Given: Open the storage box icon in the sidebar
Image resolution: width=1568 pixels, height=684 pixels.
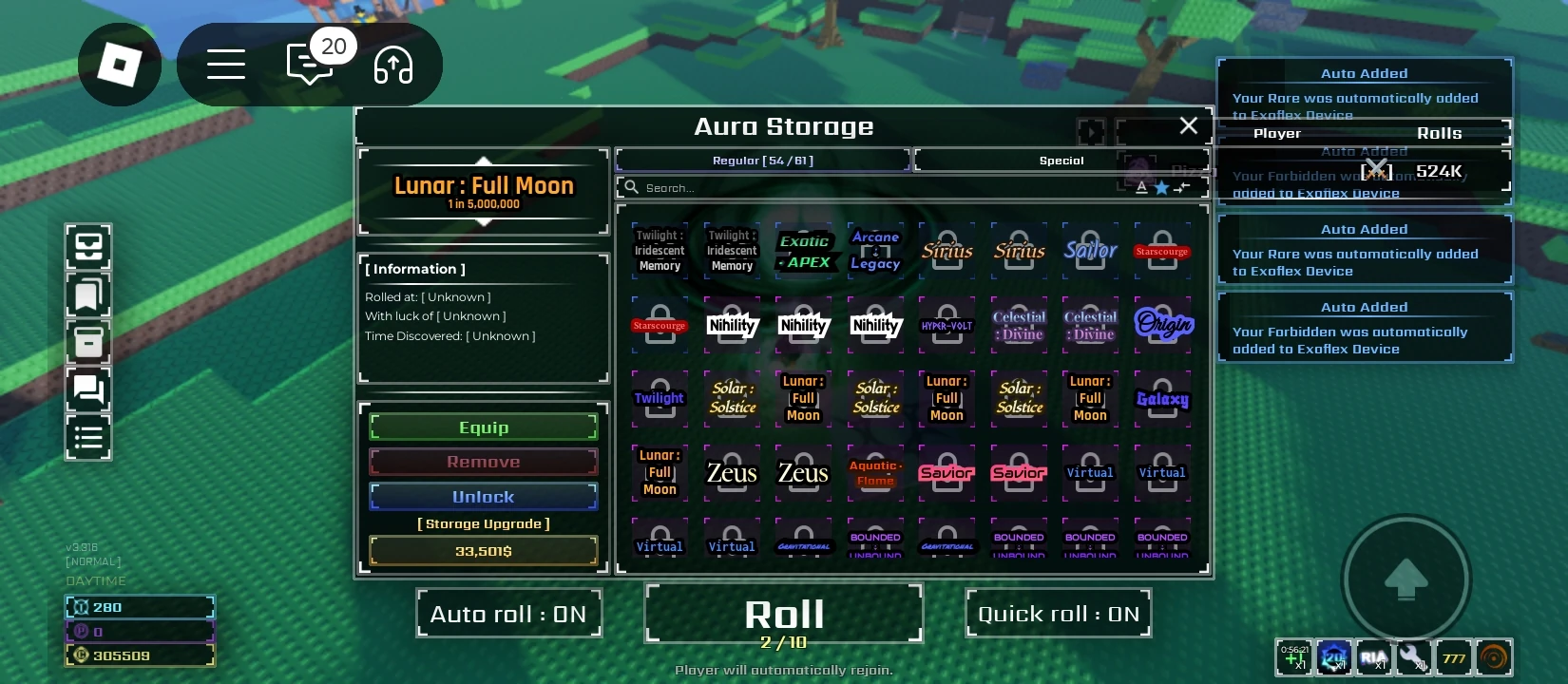Looking at the screenshot, I should (88, 342).
